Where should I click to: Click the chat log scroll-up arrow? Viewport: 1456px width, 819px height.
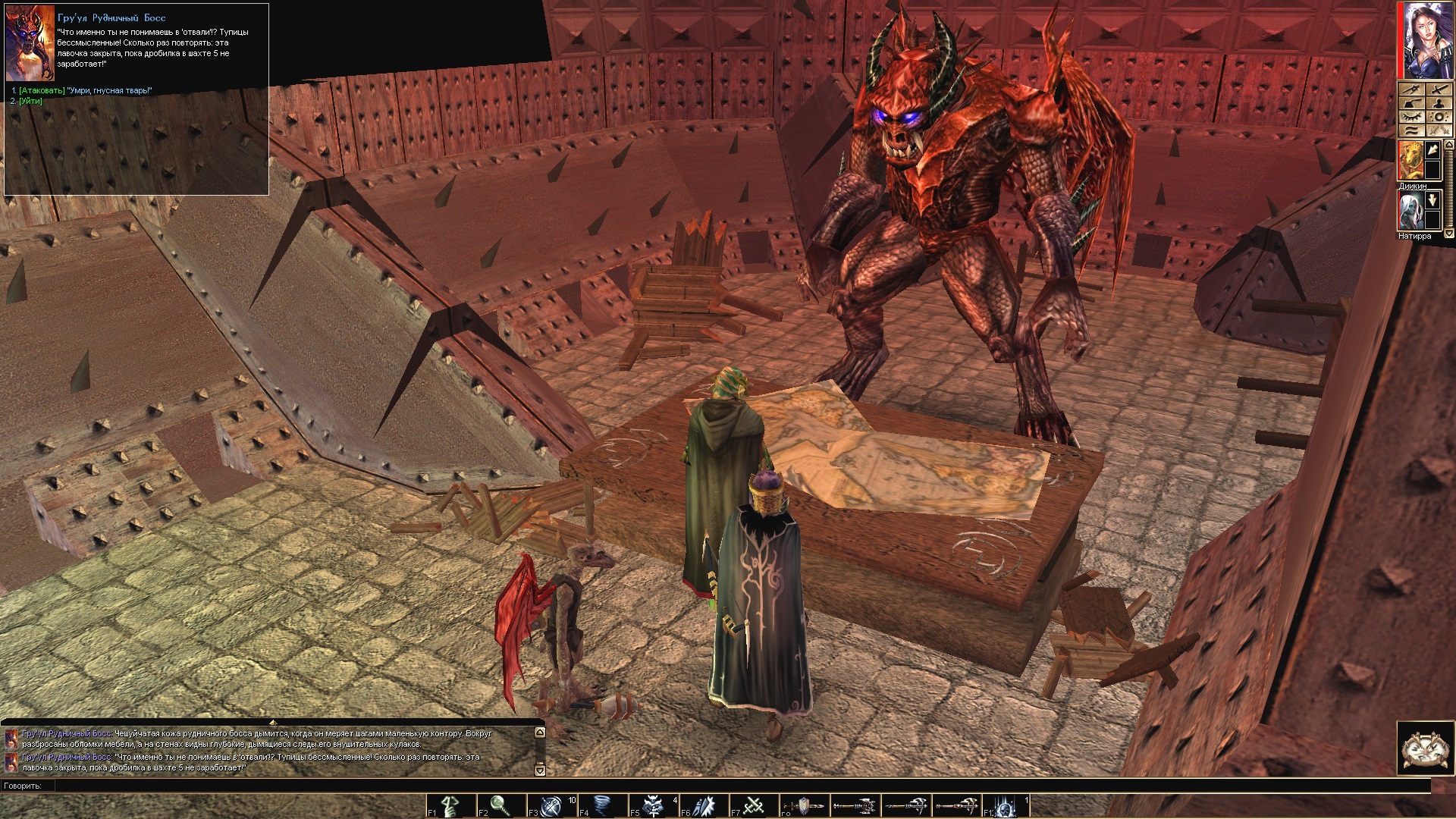tap(540, 733)
